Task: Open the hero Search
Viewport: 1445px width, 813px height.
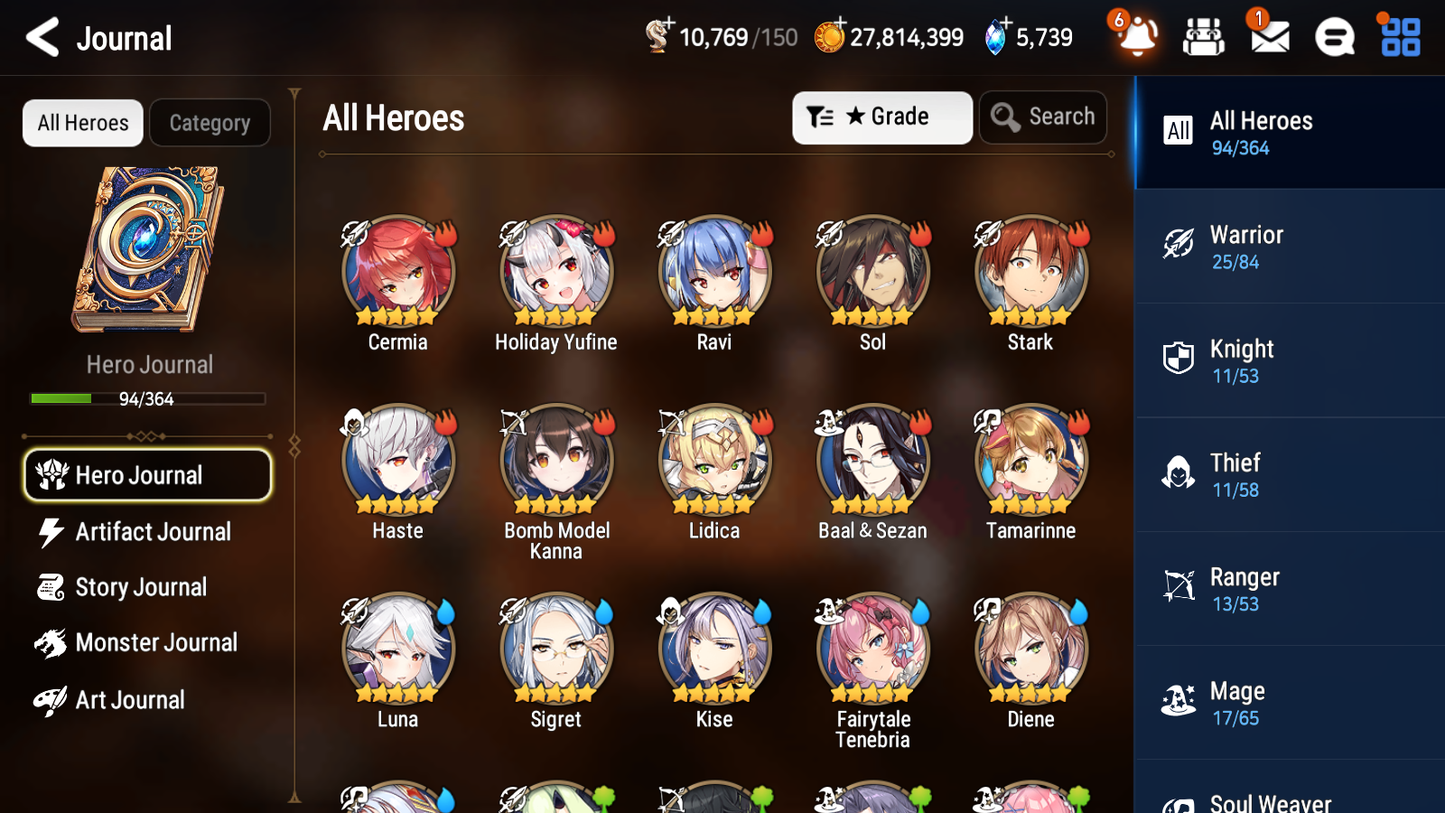Action: pos(1043,117)
